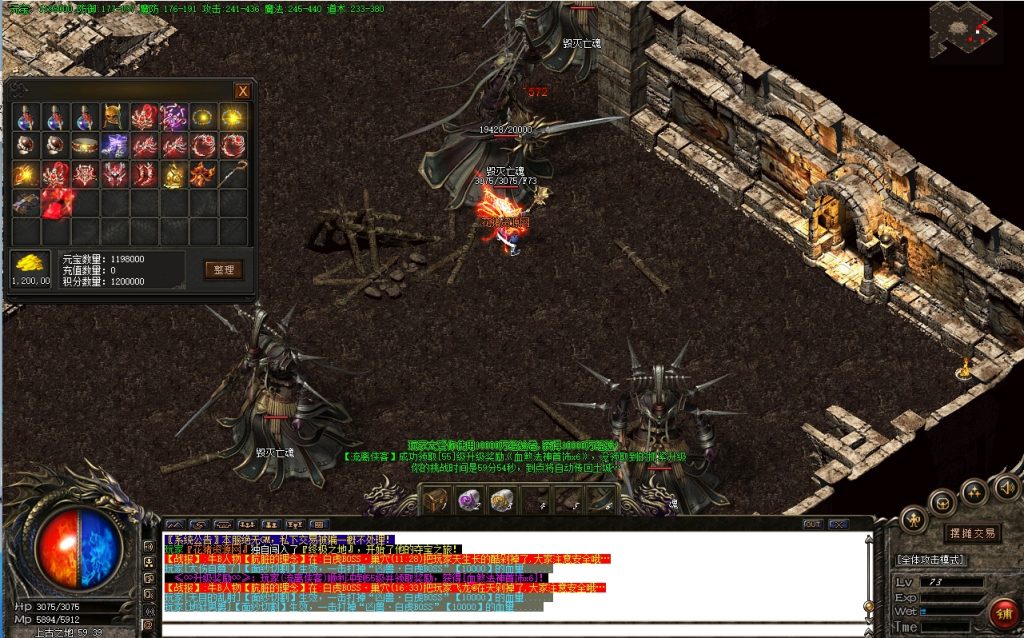The image size is (1024, 638).
Task: Close the inventory bag window
Action: pos(242,91)
